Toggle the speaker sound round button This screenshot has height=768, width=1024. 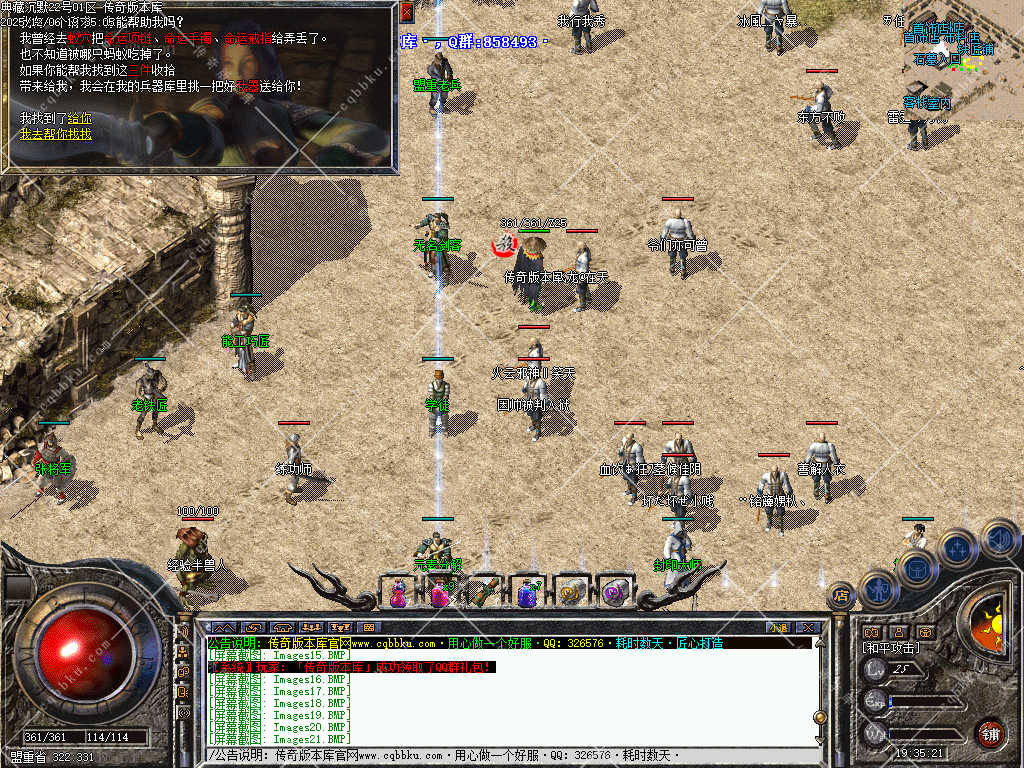(x=998, y=539)
